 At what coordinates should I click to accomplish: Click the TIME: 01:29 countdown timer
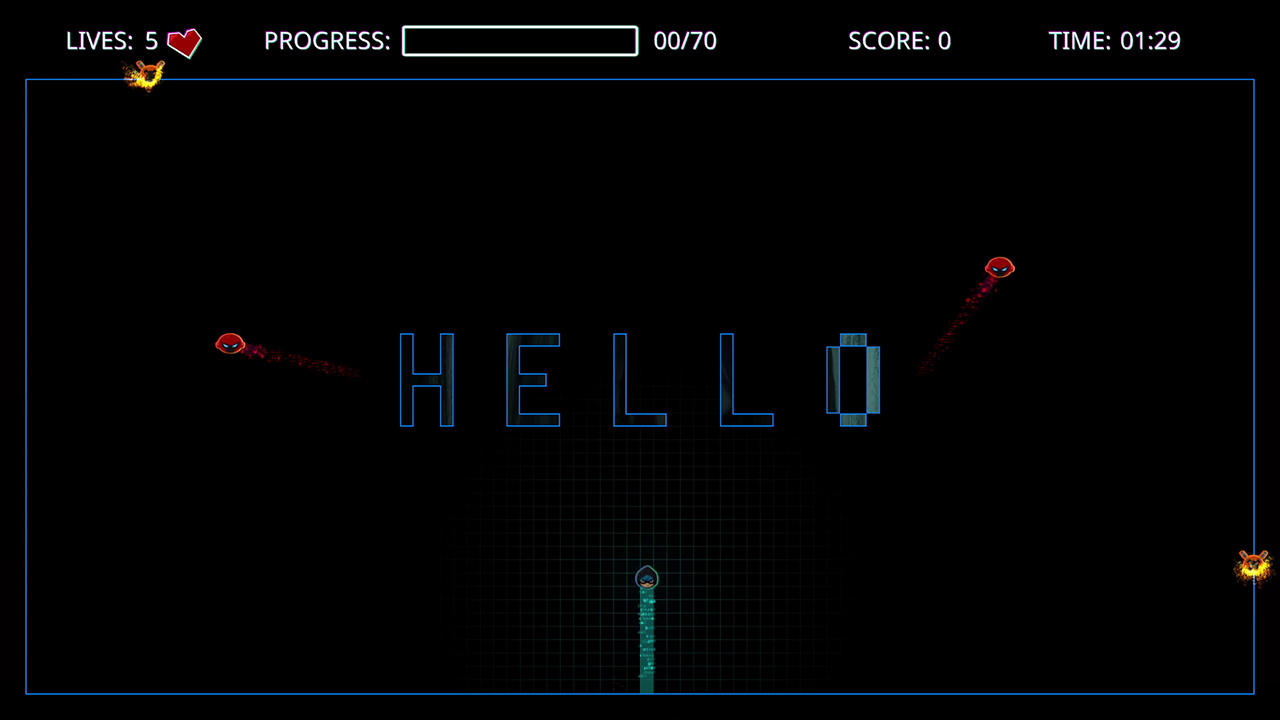coord(1115,41)
